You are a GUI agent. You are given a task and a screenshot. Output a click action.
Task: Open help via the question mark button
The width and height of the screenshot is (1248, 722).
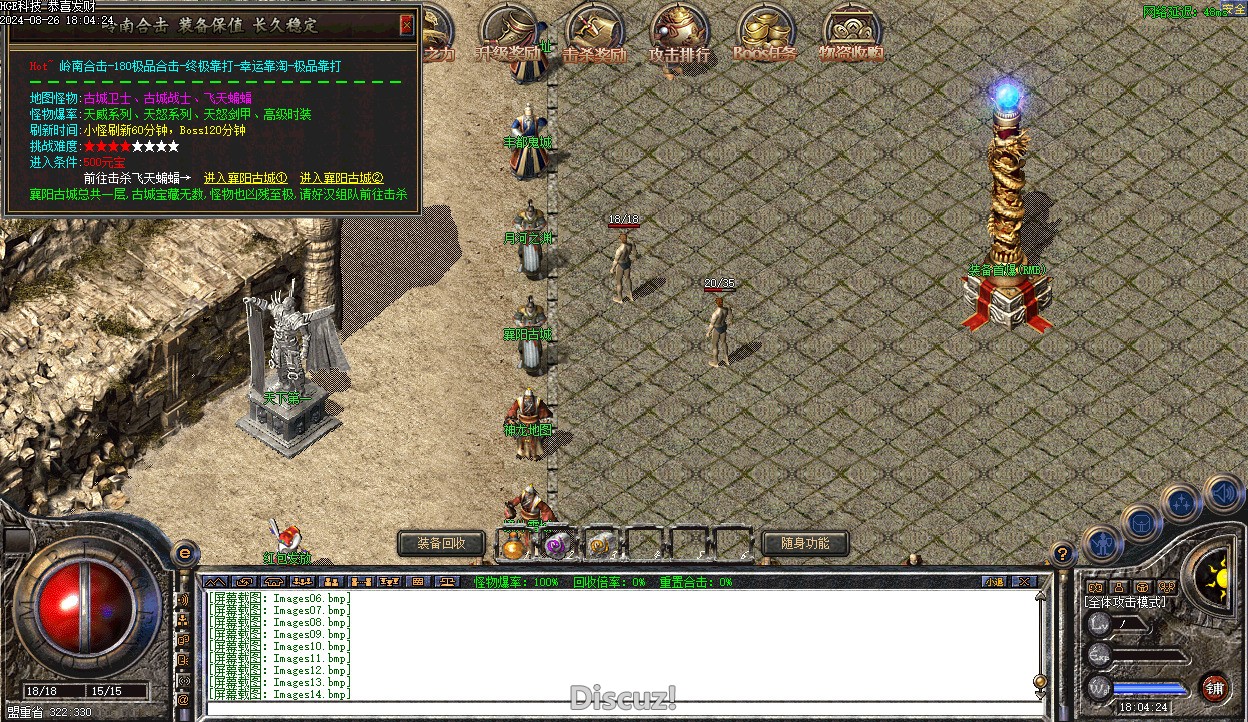pos(1063,552)
